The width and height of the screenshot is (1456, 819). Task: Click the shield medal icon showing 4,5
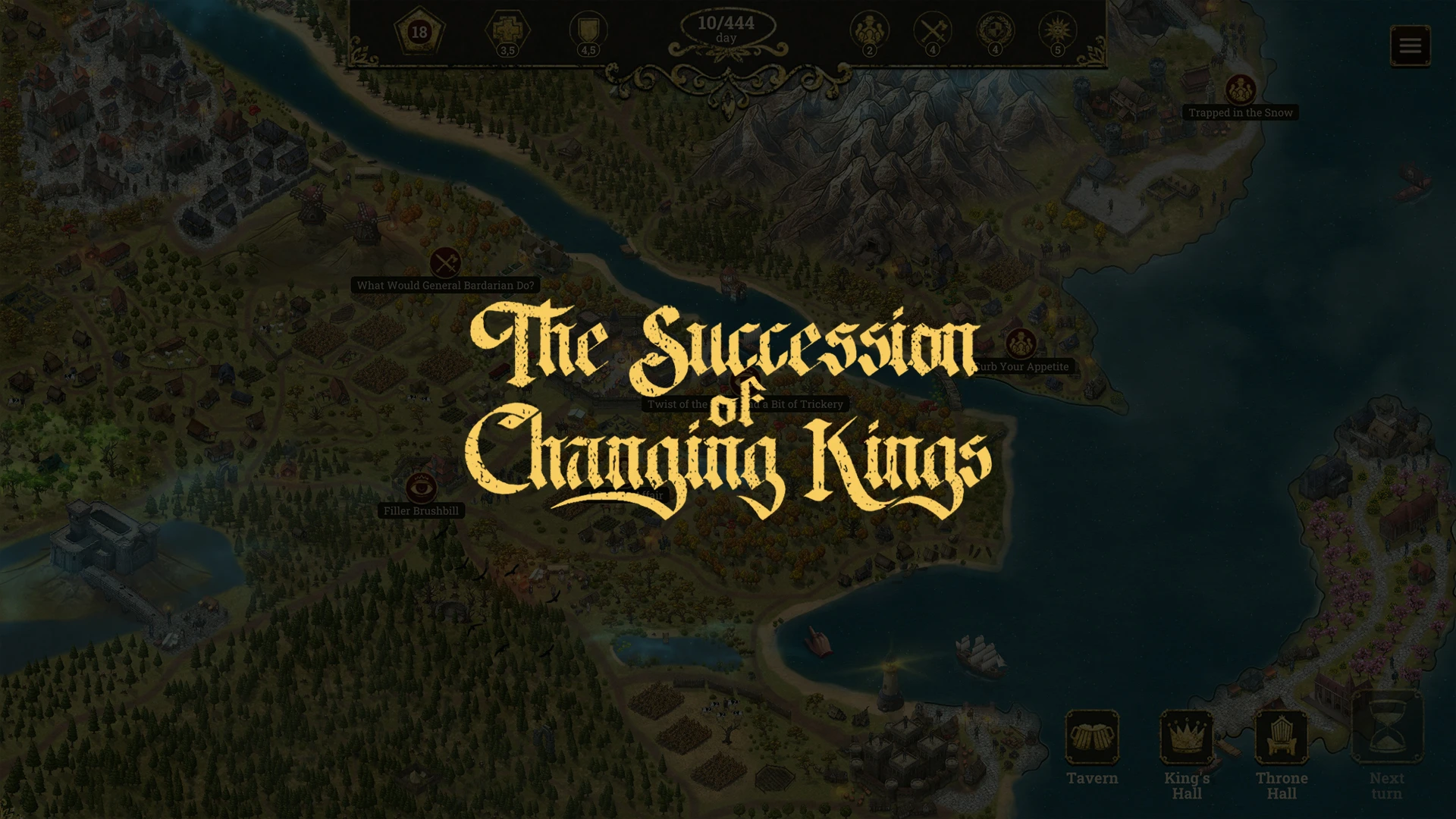point(588,32)
